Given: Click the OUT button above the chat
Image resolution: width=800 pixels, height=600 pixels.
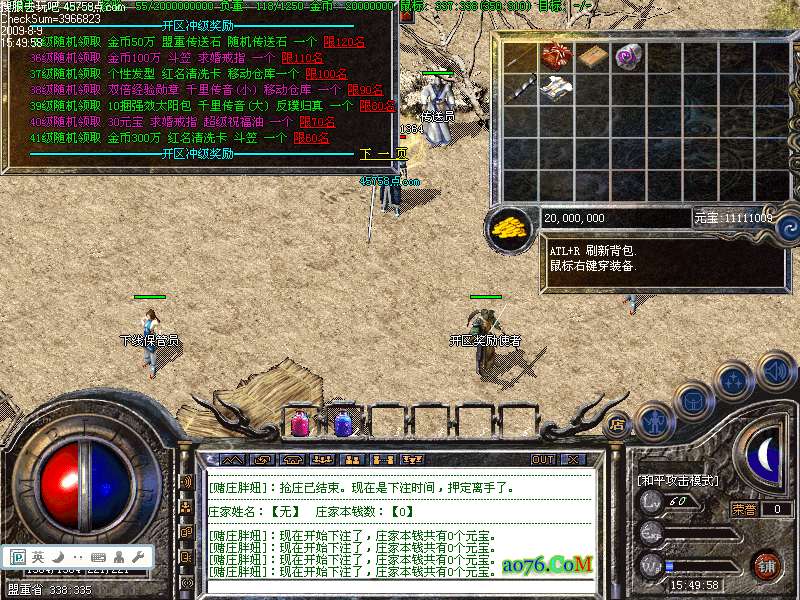Looking at the screenshot, I should click(x=543, y=460).
